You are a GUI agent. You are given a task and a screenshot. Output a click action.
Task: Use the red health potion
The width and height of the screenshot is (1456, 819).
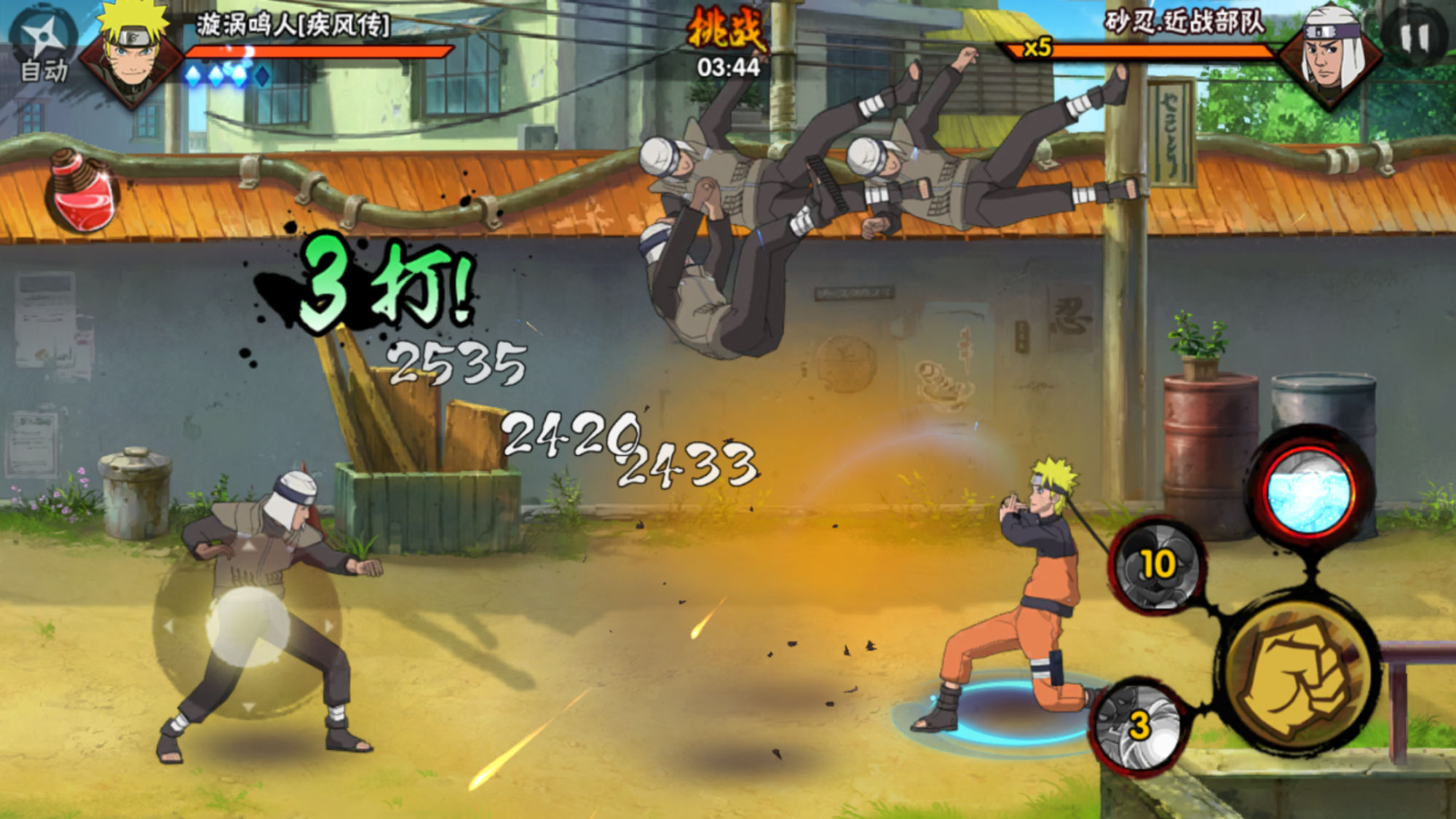(x=82, y=192)
